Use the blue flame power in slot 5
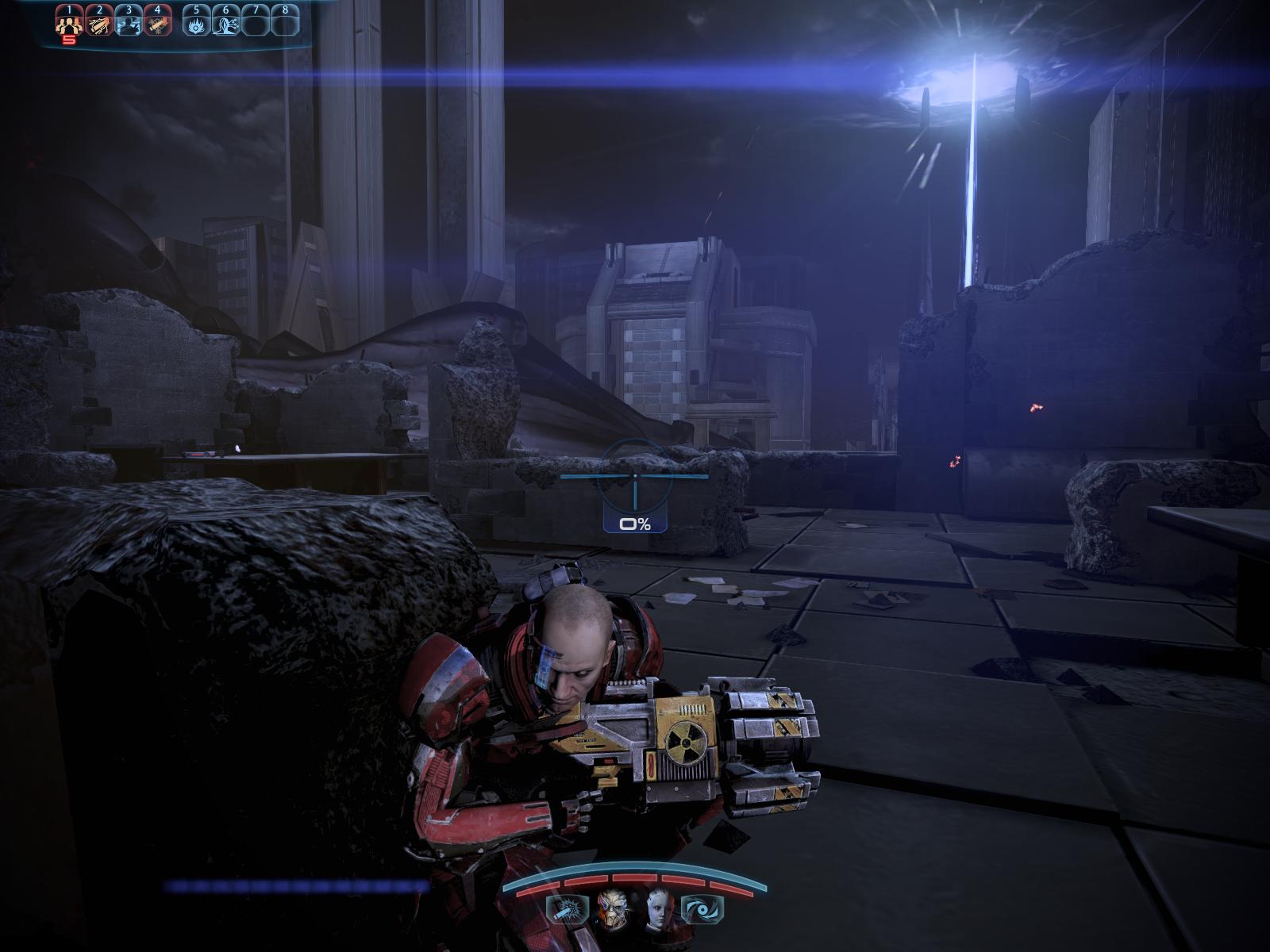This screenshot has width=1270, height=952. [196, 24]
